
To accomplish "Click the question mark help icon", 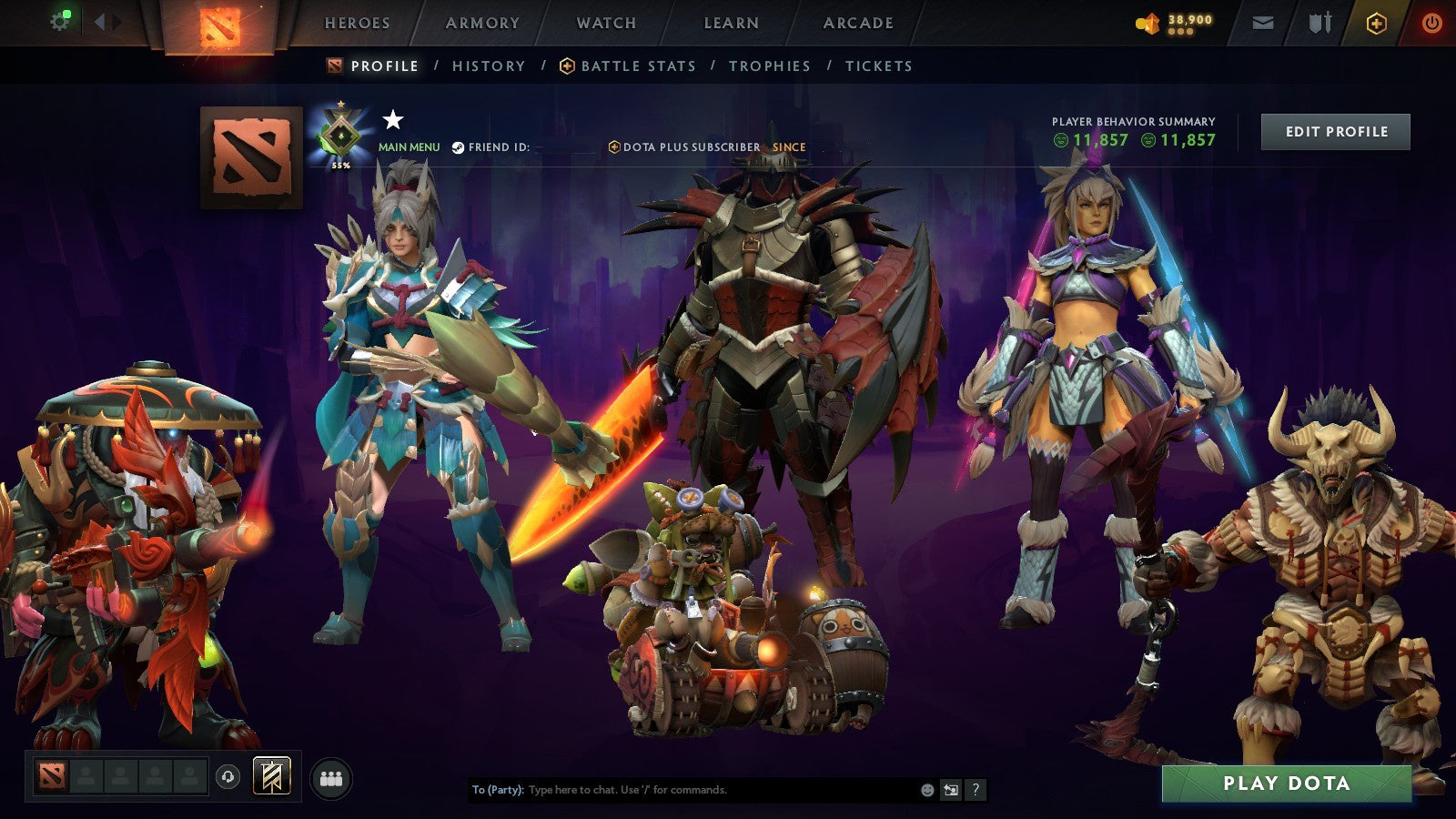I will point(976,791).
